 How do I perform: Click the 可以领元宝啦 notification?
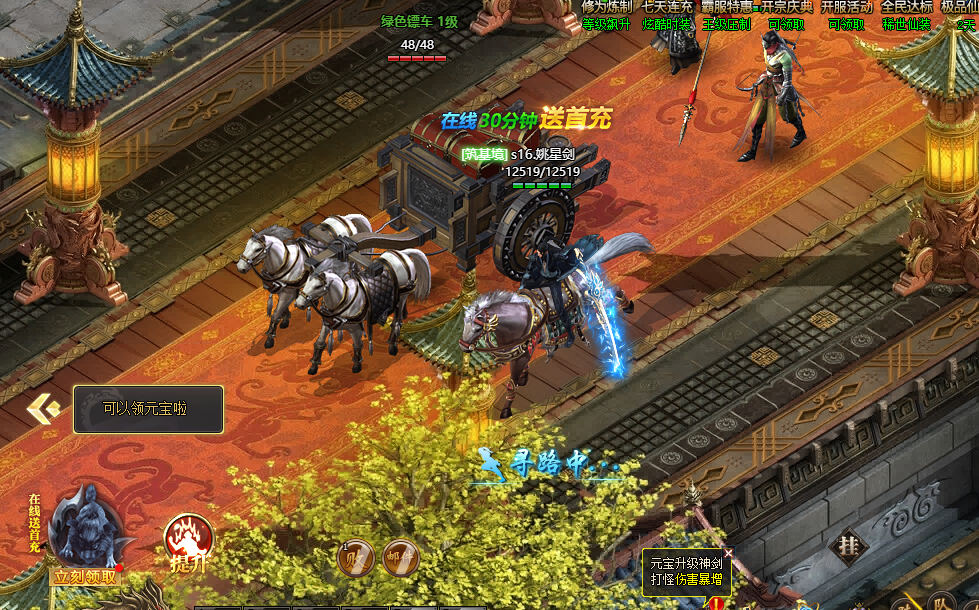[x=147, y=409]
